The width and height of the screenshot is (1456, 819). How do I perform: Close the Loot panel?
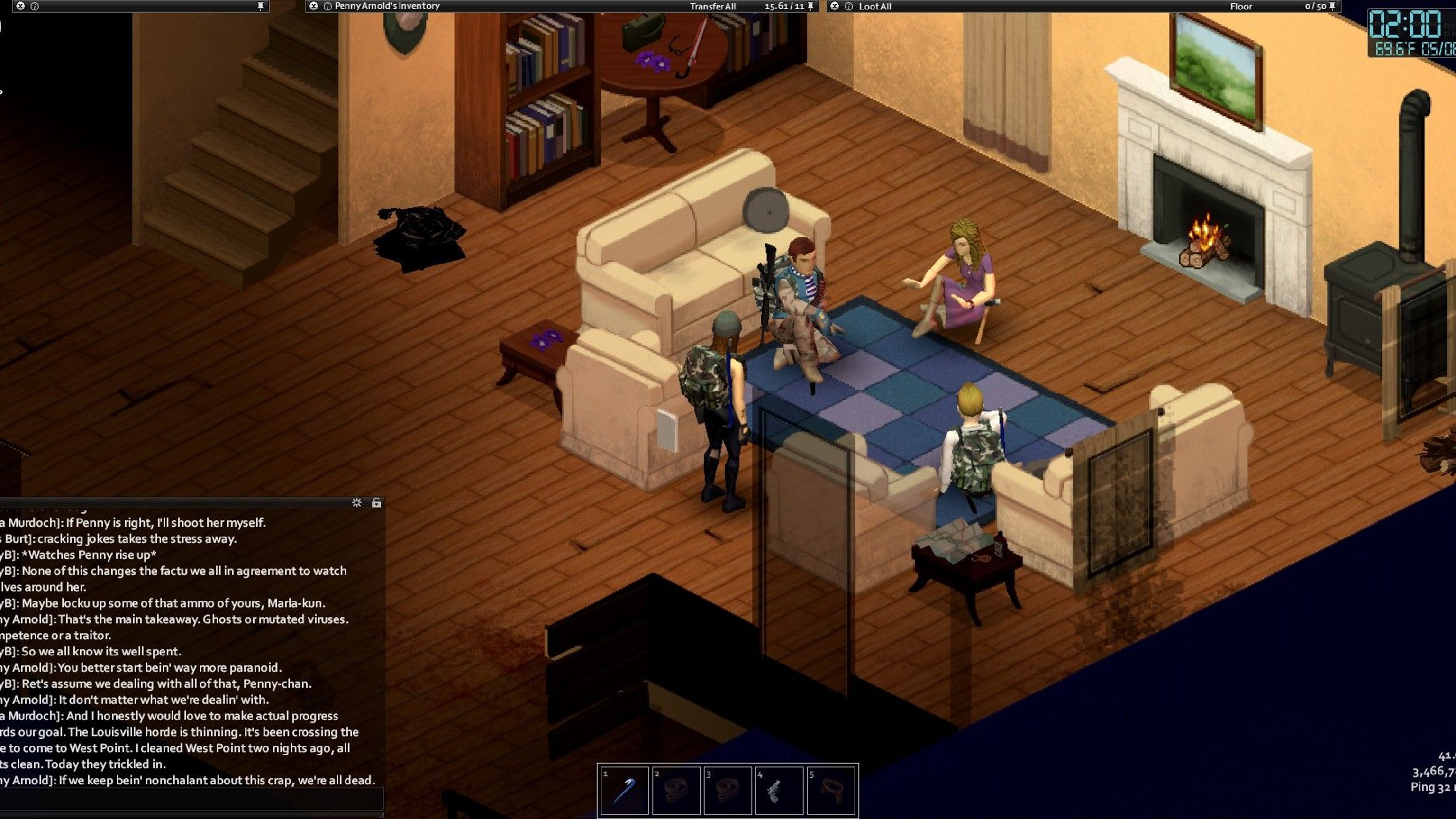click(834, 6)
